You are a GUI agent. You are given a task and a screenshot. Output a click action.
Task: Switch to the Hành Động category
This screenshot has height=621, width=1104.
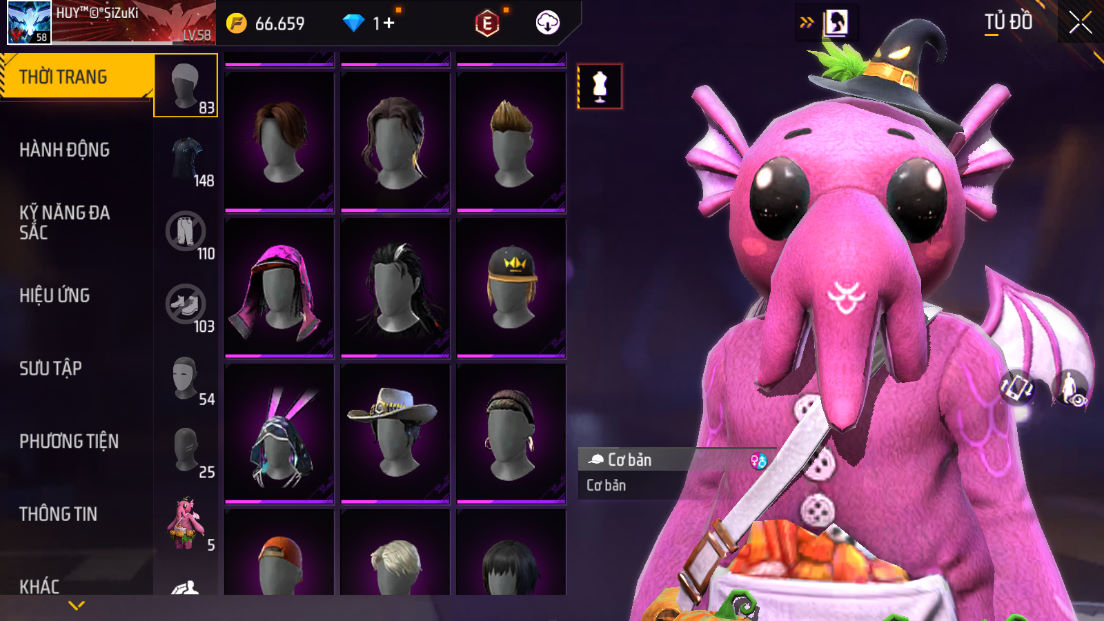[x=65, y=150]
